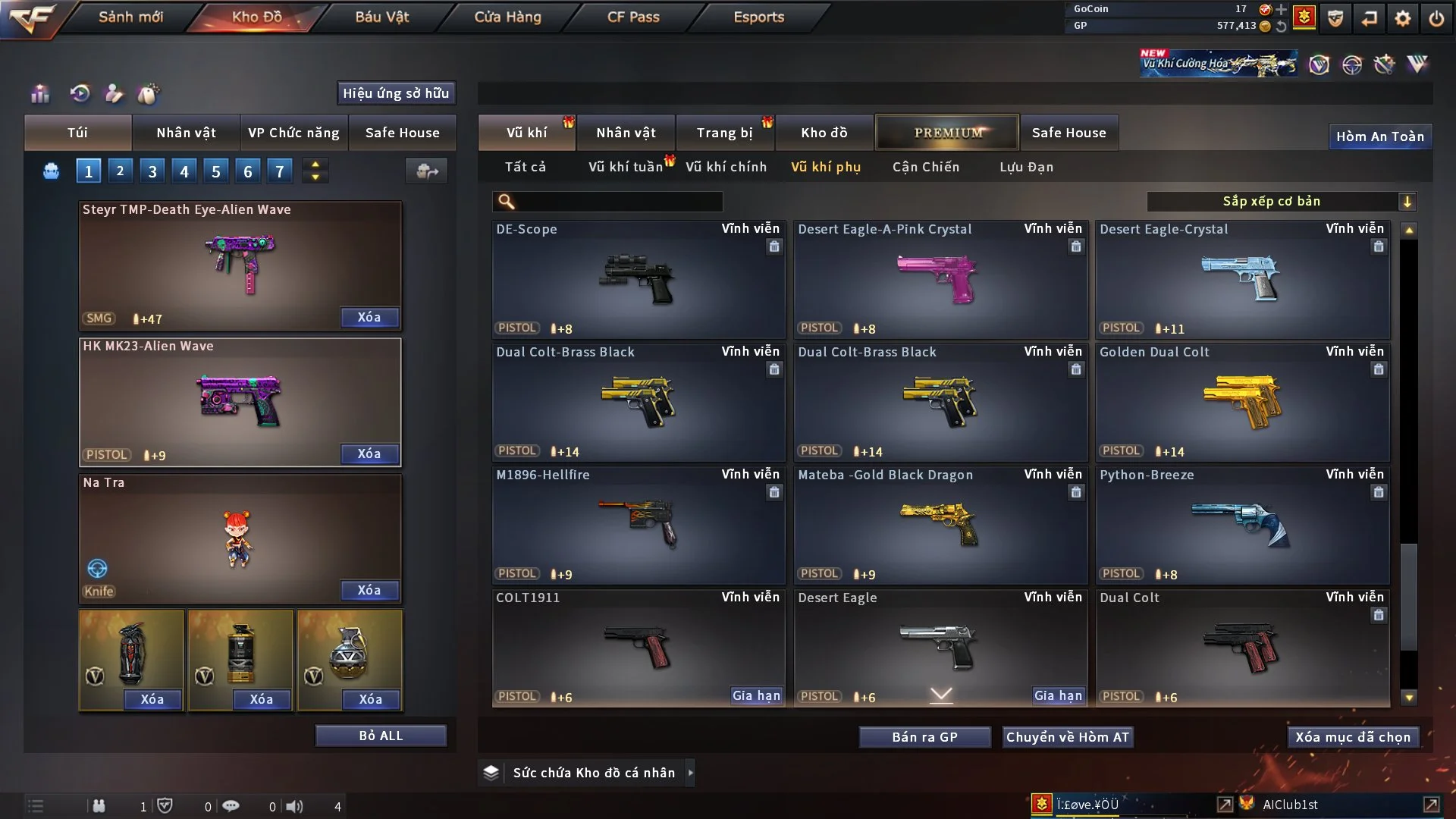Show the Cận Chiến weapon category
This screenshot has width=1456, height=819.
(x=925, y=167)
